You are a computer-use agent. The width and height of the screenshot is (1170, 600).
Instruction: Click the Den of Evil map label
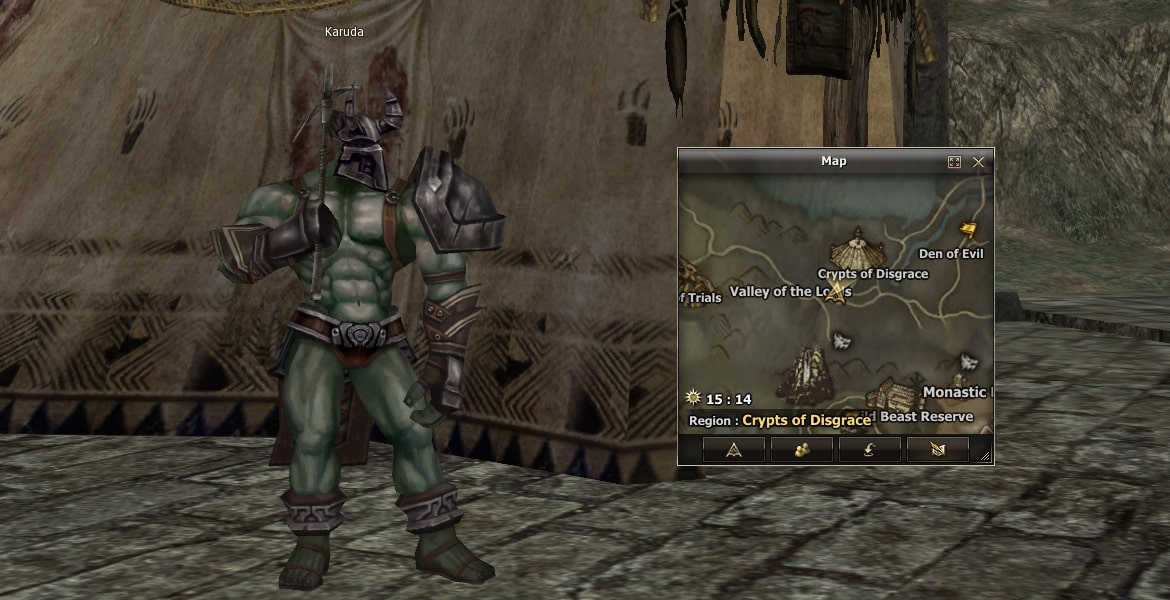click(x=951, y=254)
